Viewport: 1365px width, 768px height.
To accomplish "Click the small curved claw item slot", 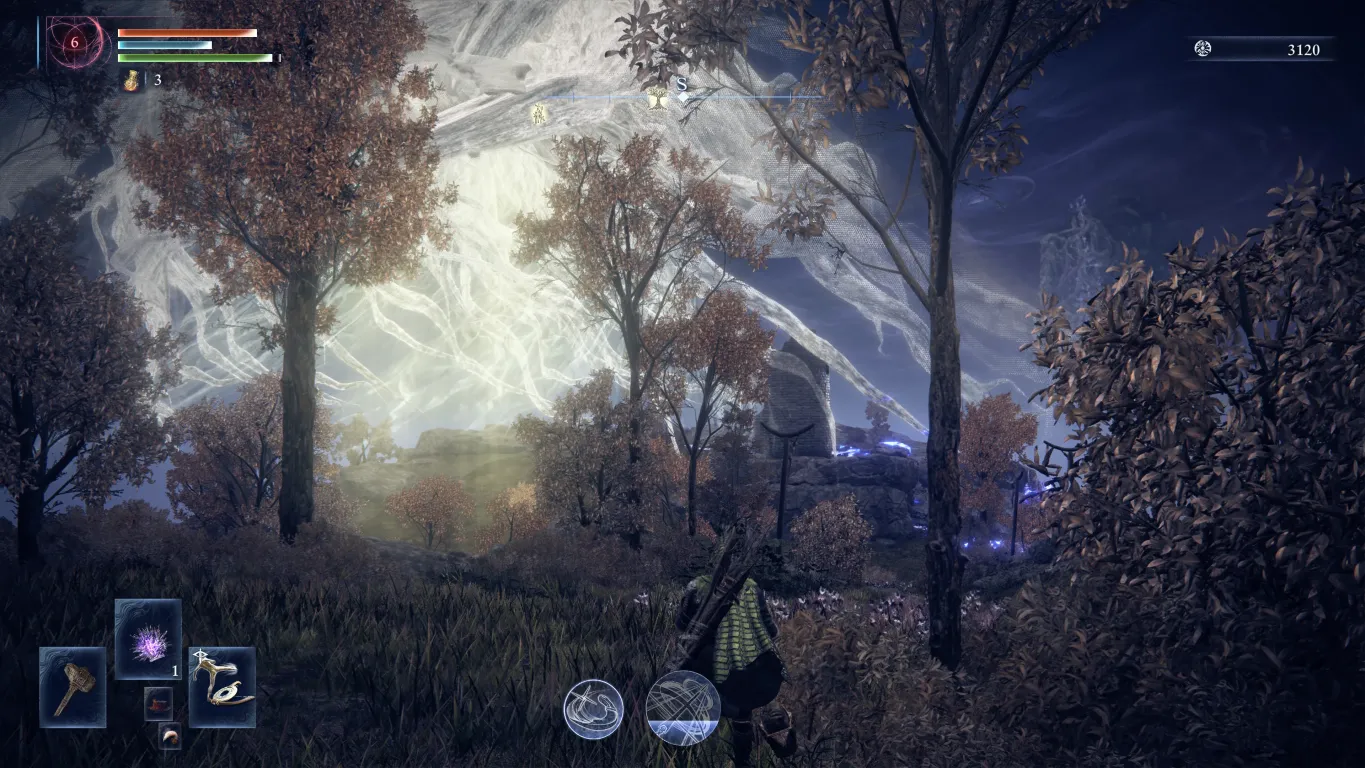I will tap(170, 736).
